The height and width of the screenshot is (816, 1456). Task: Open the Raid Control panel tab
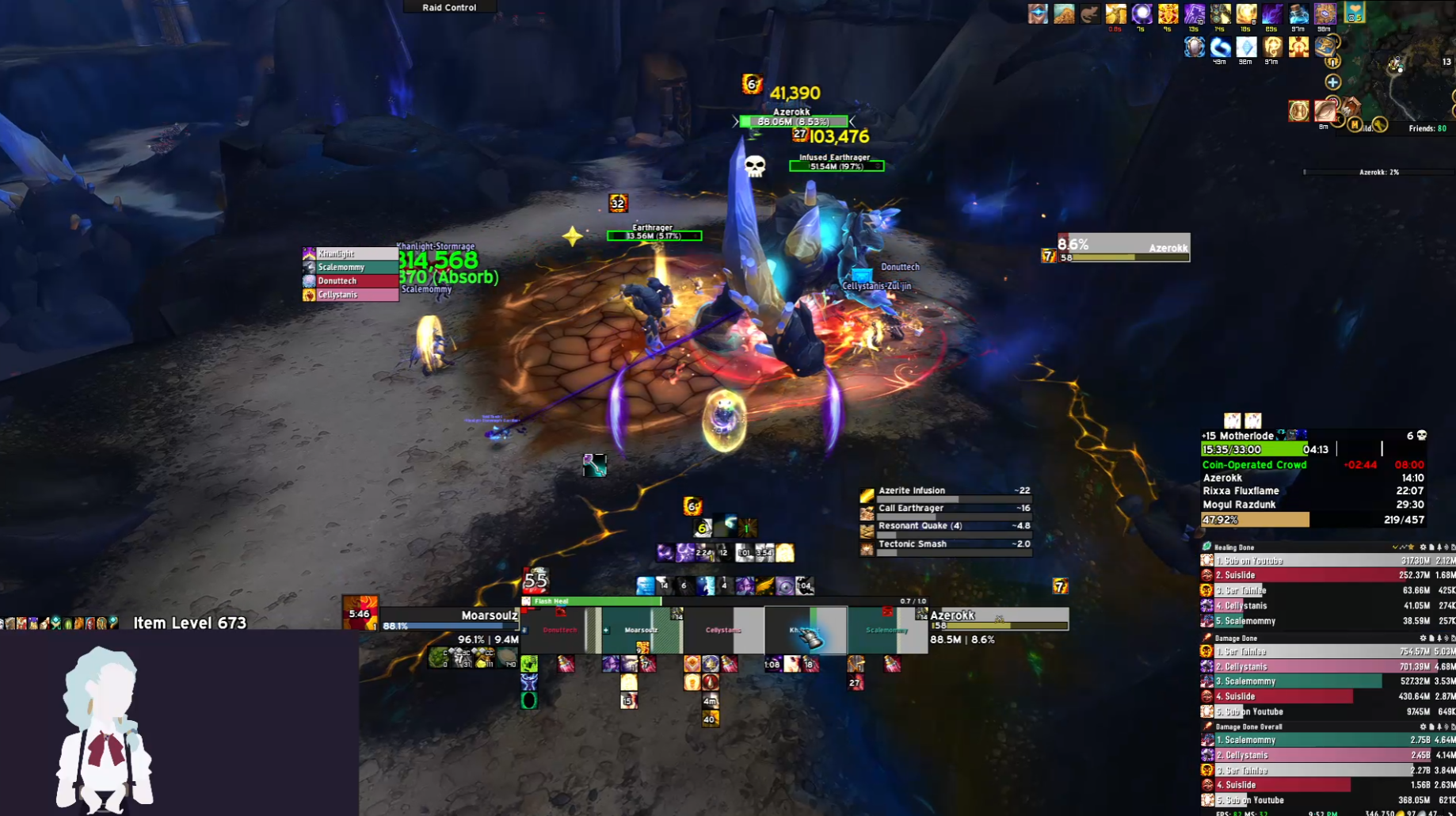point(449,7)
